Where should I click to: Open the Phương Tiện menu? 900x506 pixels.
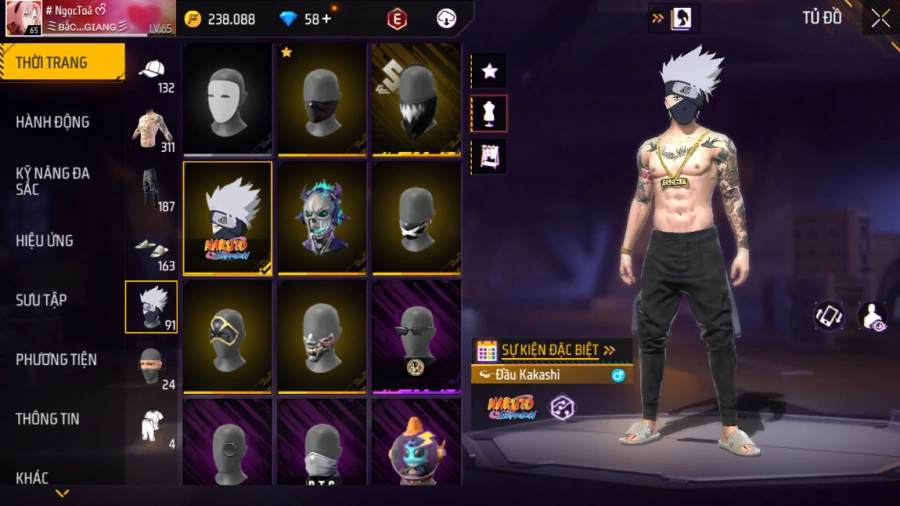(x=56, y=359)
